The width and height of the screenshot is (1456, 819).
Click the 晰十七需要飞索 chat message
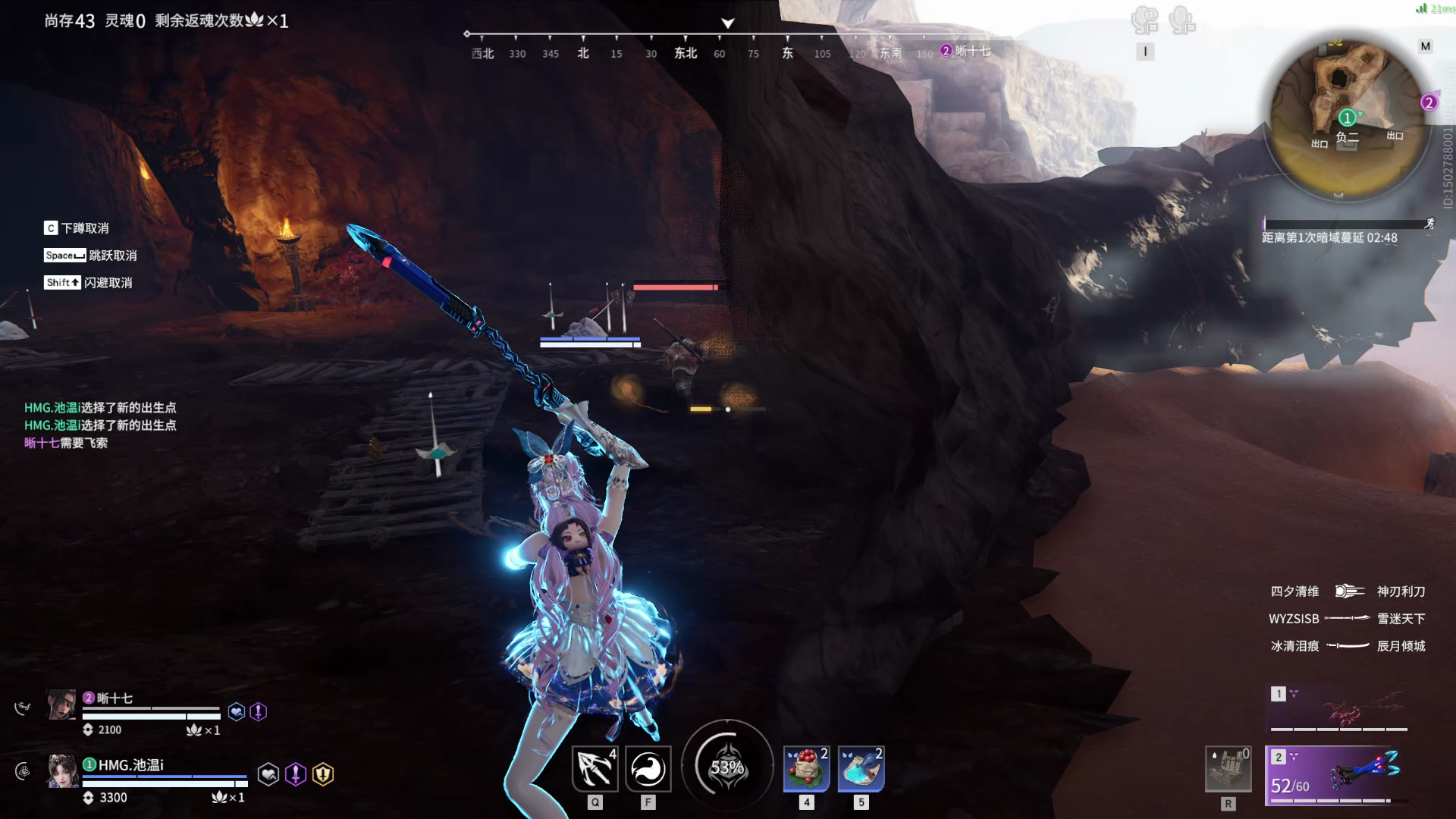[66, 443]
